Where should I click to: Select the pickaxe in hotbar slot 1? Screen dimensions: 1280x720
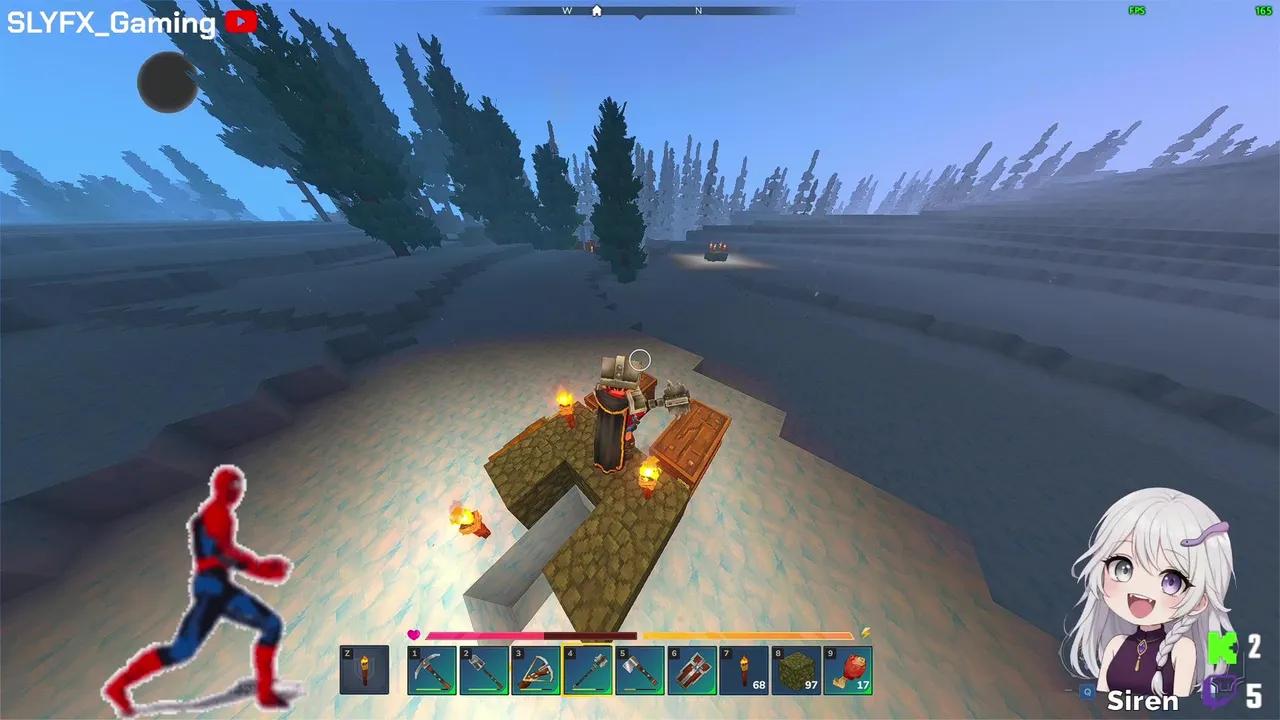[x=433, y=668]
